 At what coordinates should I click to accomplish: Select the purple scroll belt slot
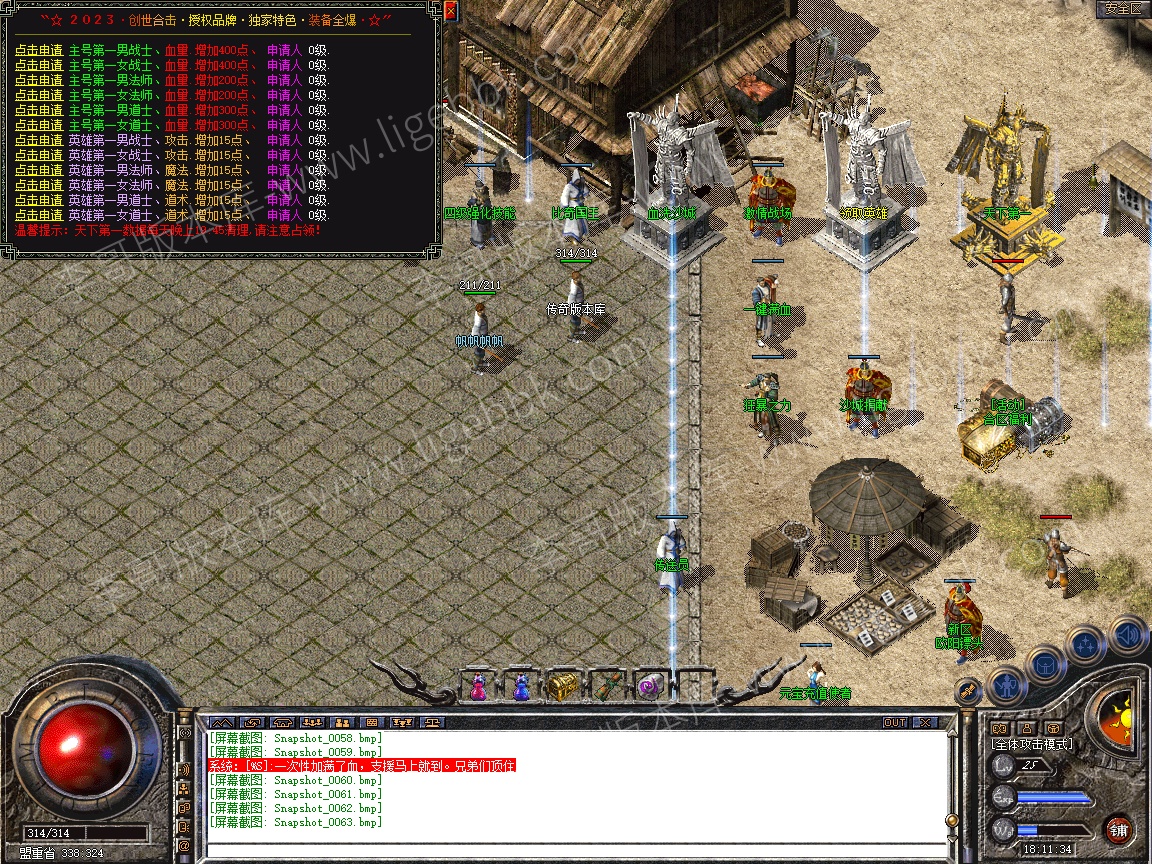[650, 686]
